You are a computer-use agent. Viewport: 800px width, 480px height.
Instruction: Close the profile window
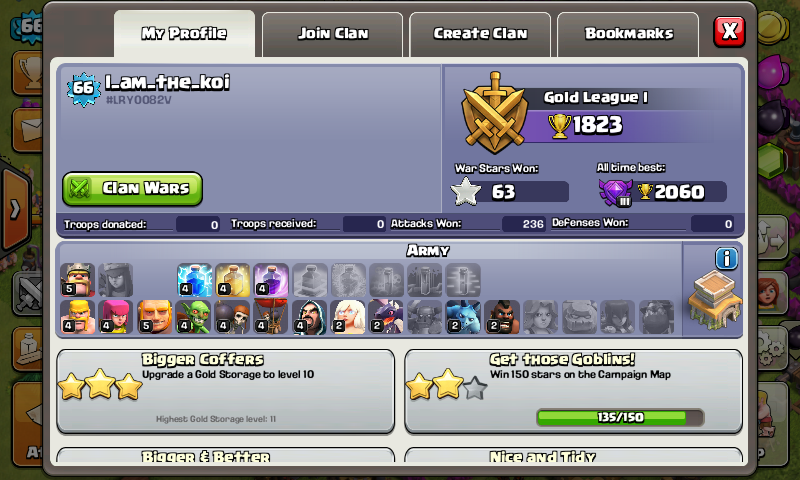point(729,31)
